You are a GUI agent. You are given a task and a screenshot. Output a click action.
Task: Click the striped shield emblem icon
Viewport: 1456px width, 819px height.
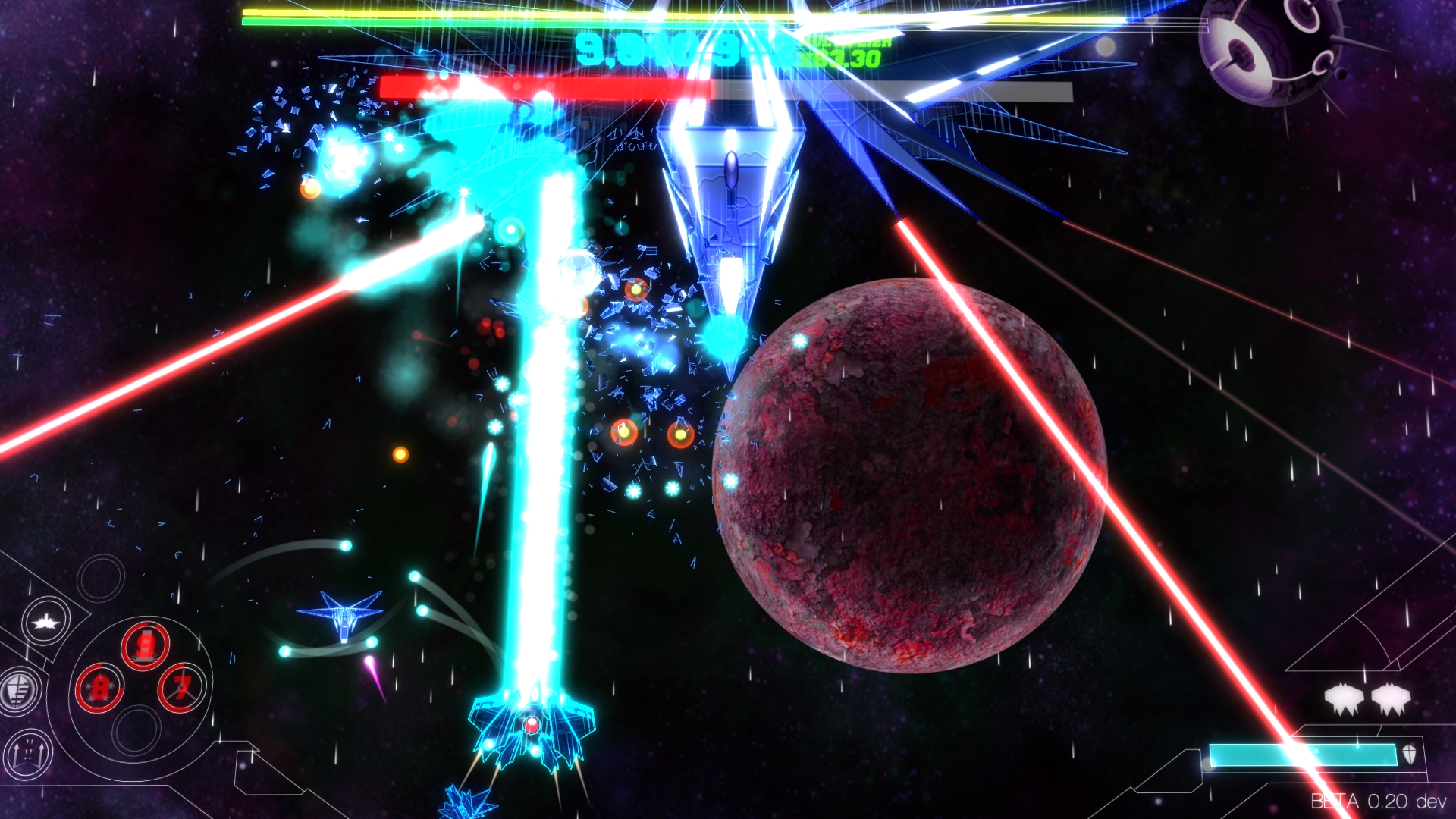[x=18, y=689]
